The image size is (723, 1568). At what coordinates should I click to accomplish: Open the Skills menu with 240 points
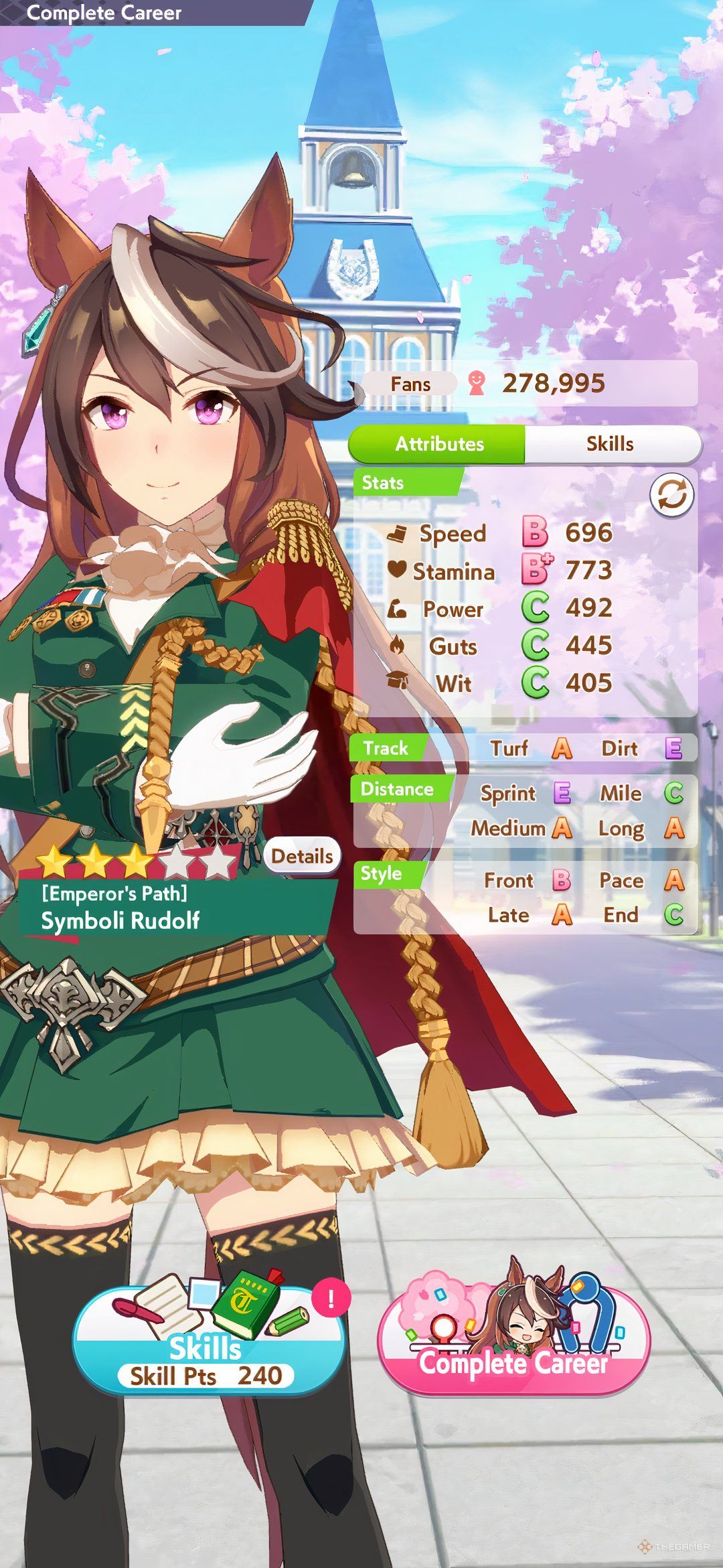click(207, 1342)
